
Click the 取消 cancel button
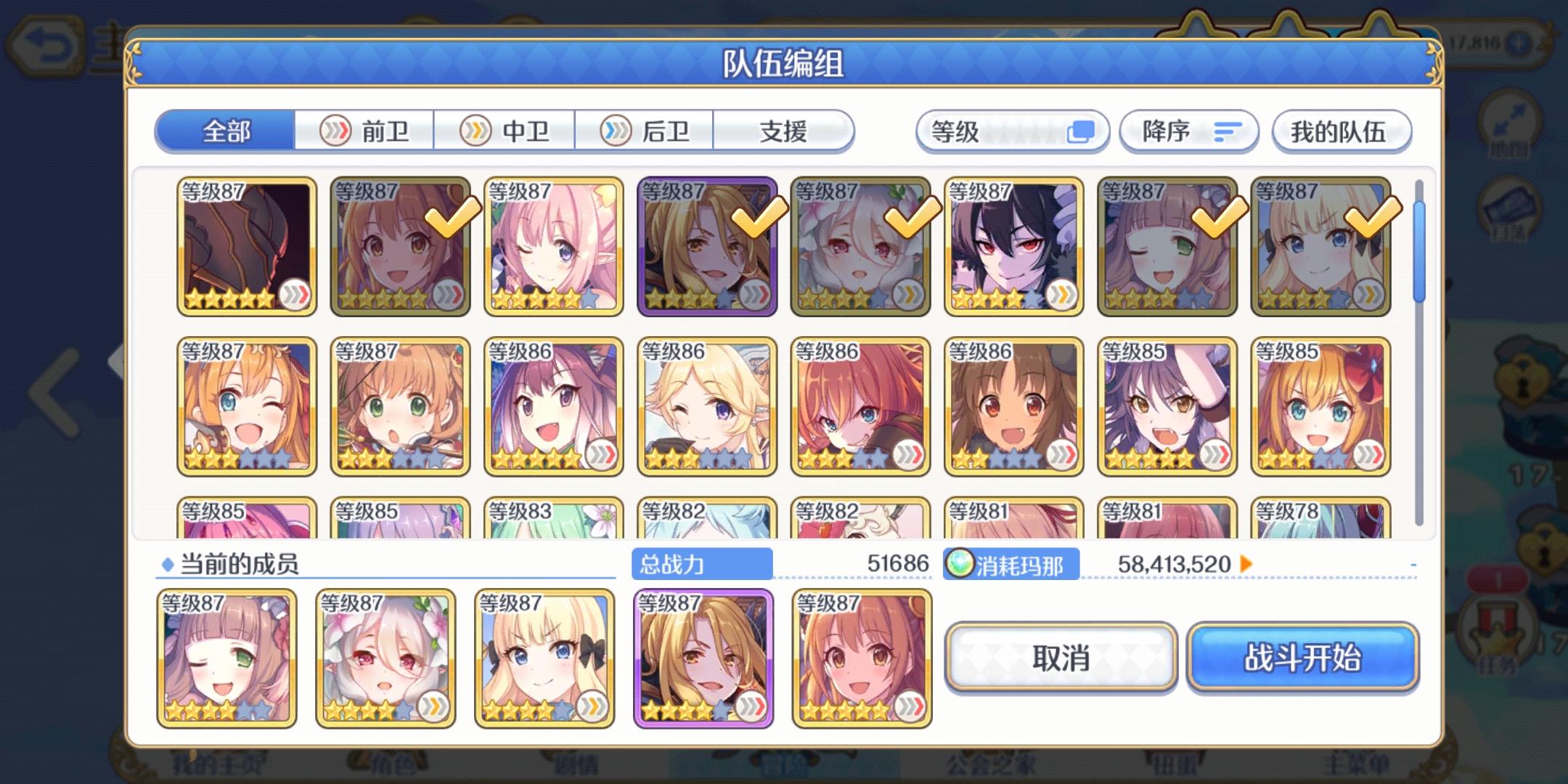pos(1060,657)
